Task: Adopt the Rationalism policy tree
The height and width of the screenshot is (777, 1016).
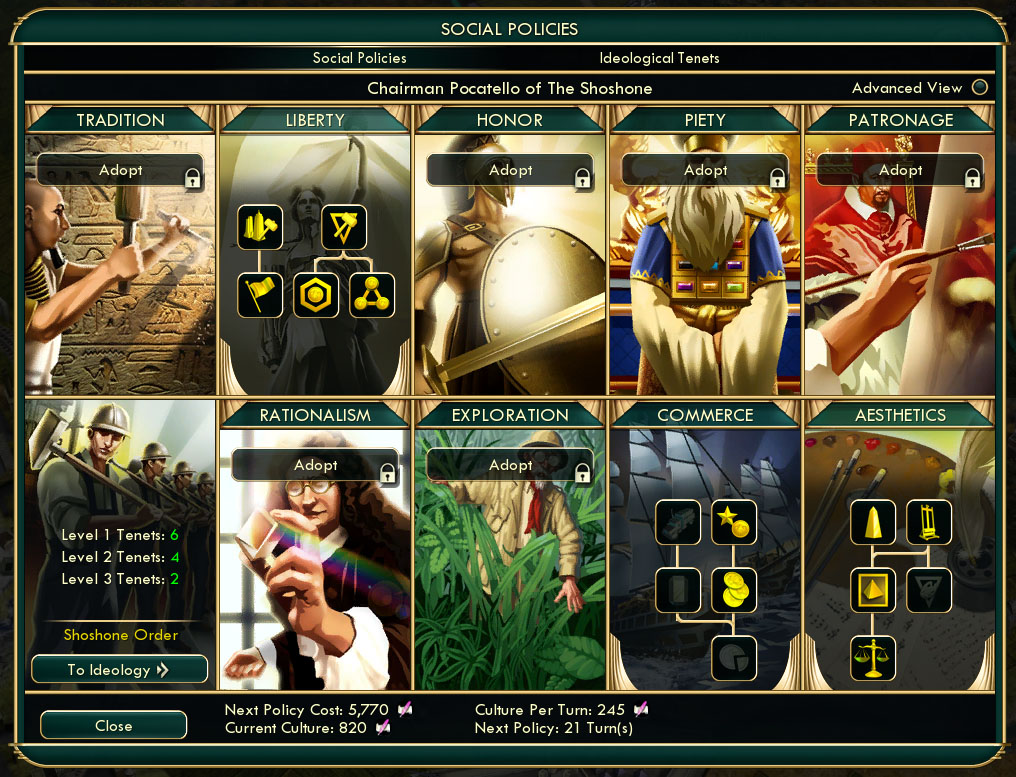Action: [x=315, y=465]
